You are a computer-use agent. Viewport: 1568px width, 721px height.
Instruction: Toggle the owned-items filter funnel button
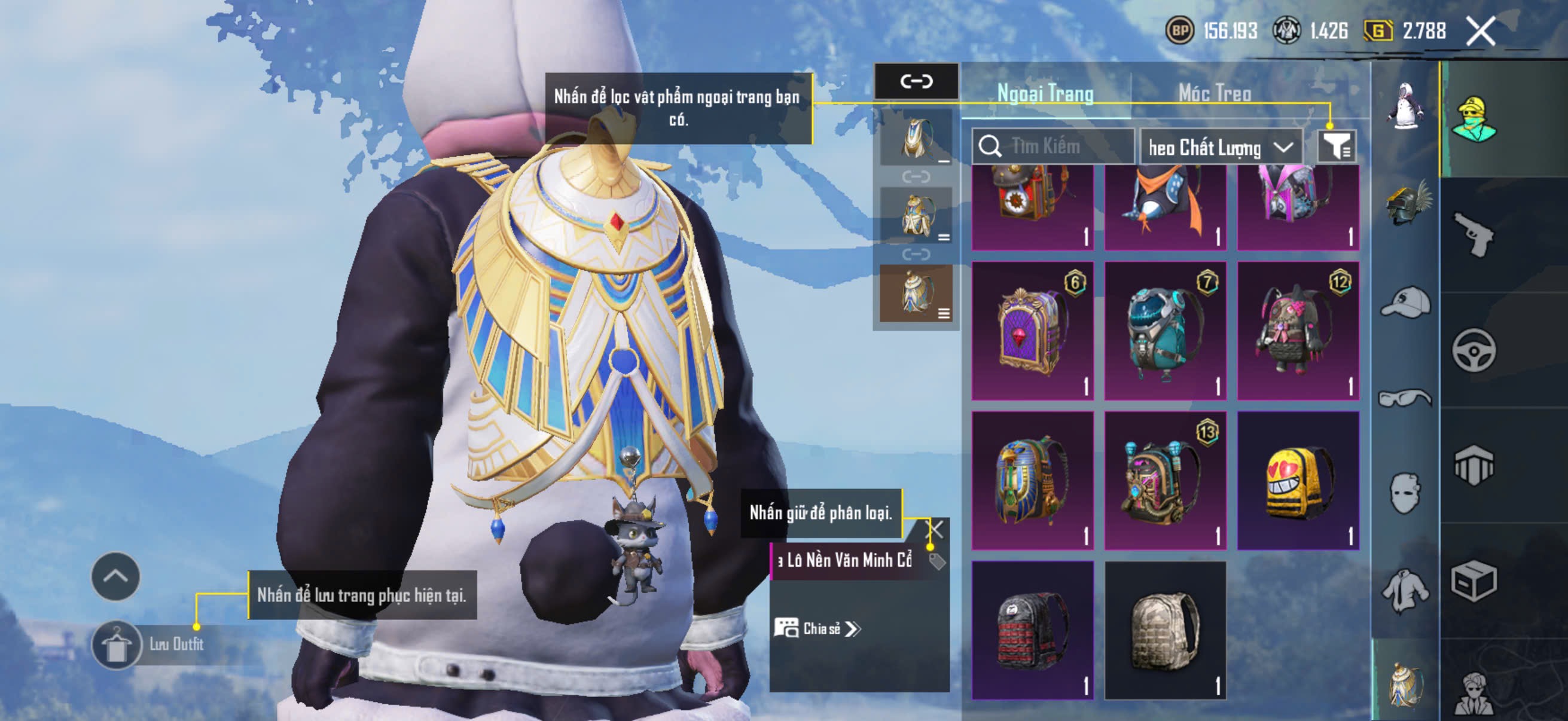tap(1336, 146)
